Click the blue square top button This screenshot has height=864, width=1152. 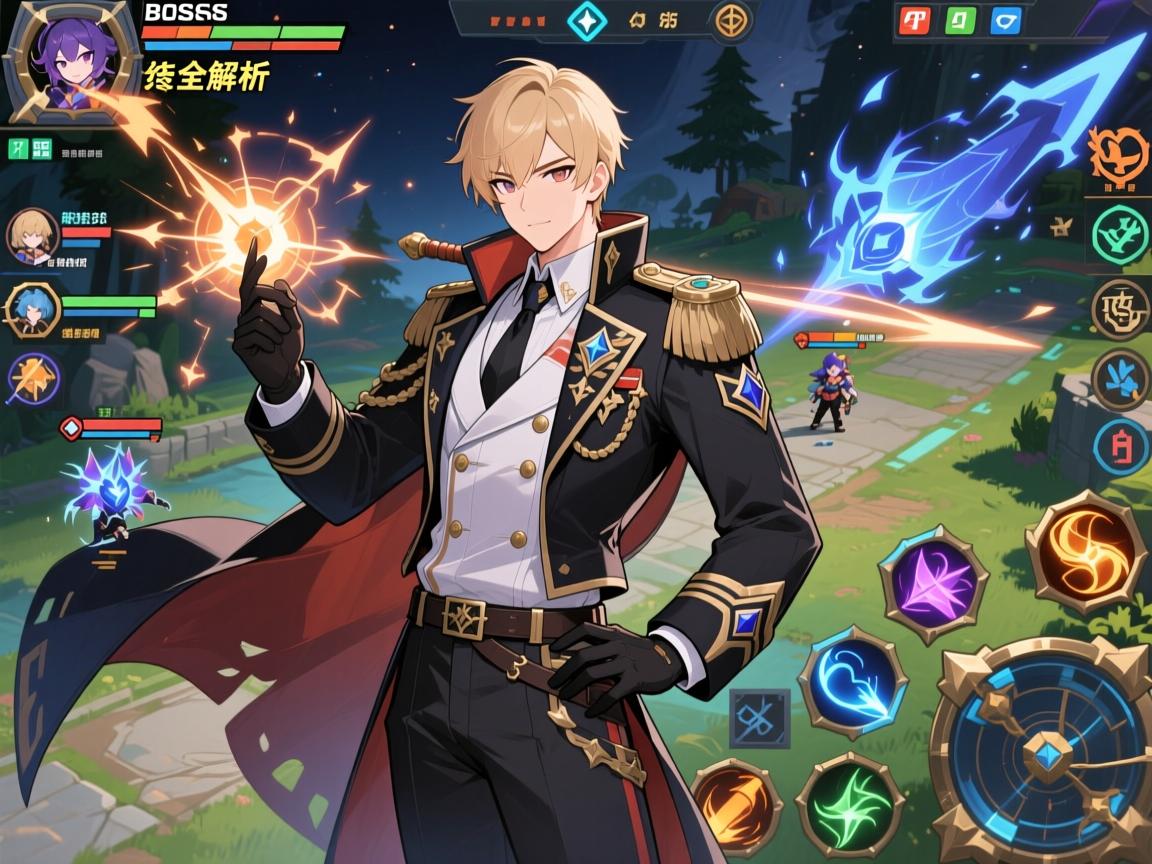pyautogui.click(x=1005, y=21)
